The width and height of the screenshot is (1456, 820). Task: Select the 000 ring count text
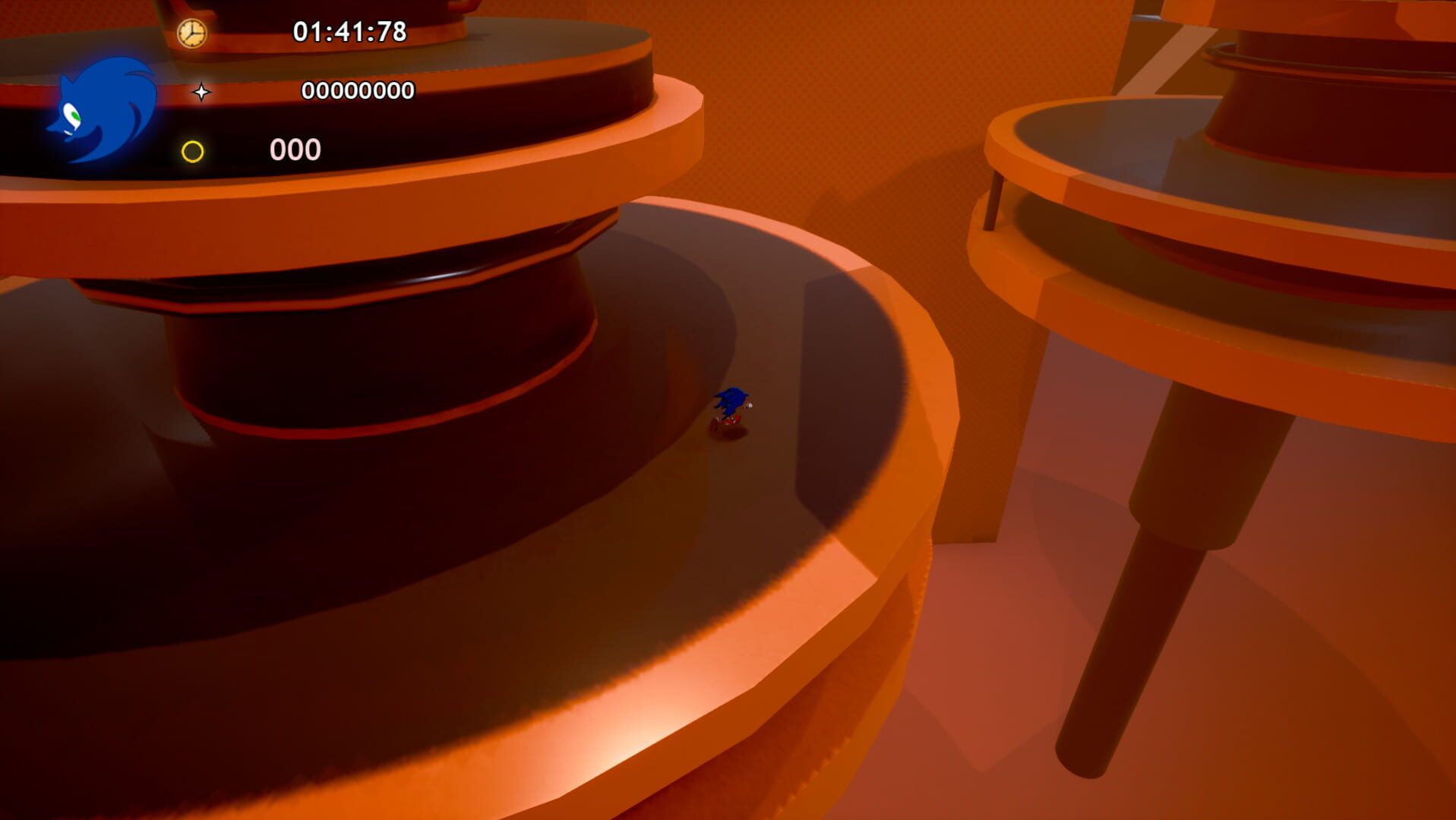[294, 149]
